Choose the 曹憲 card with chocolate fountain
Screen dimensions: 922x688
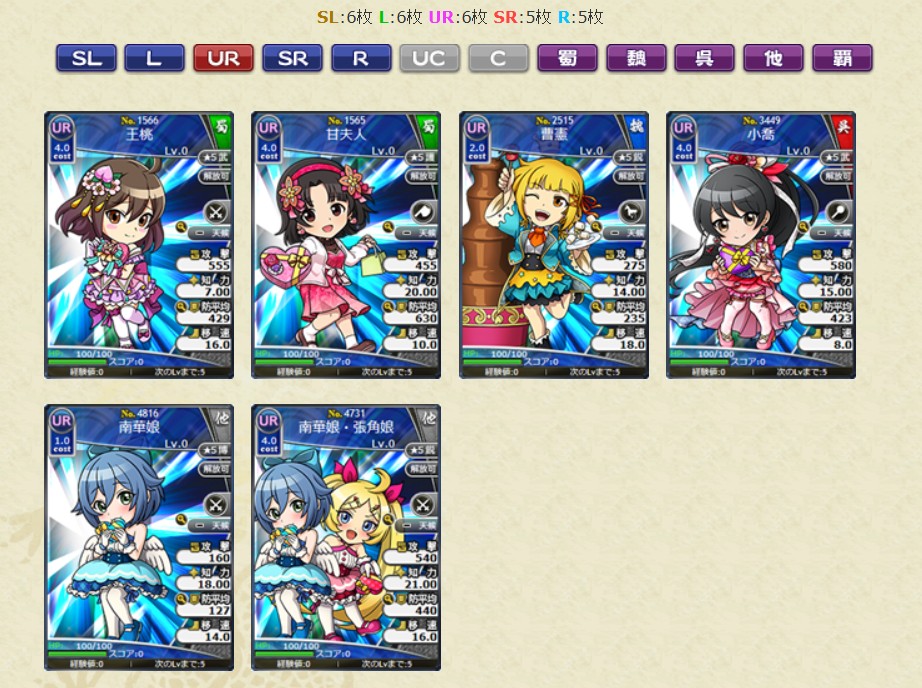click(553, 245)
